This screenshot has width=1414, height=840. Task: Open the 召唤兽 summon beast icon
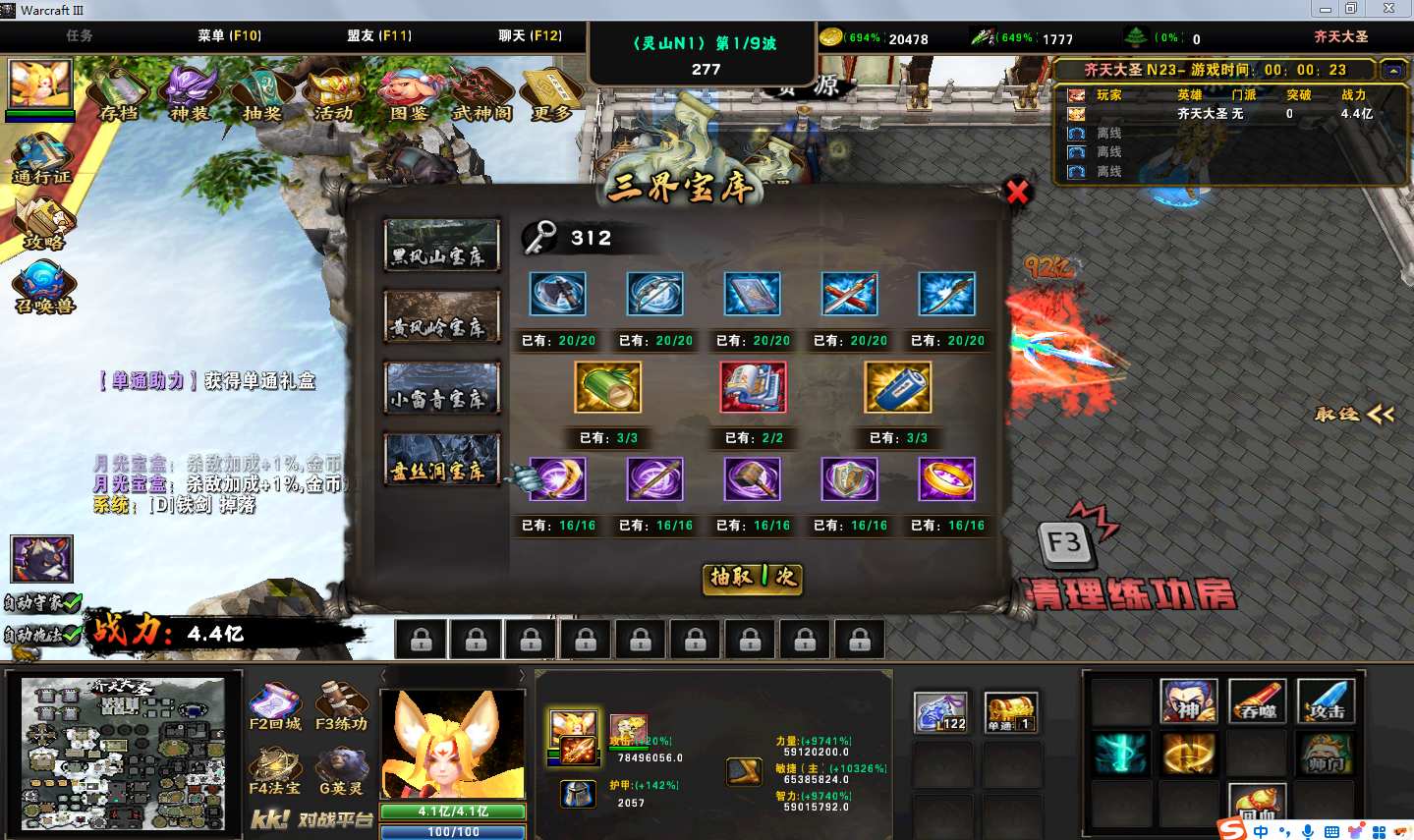[x=43, y=286]
